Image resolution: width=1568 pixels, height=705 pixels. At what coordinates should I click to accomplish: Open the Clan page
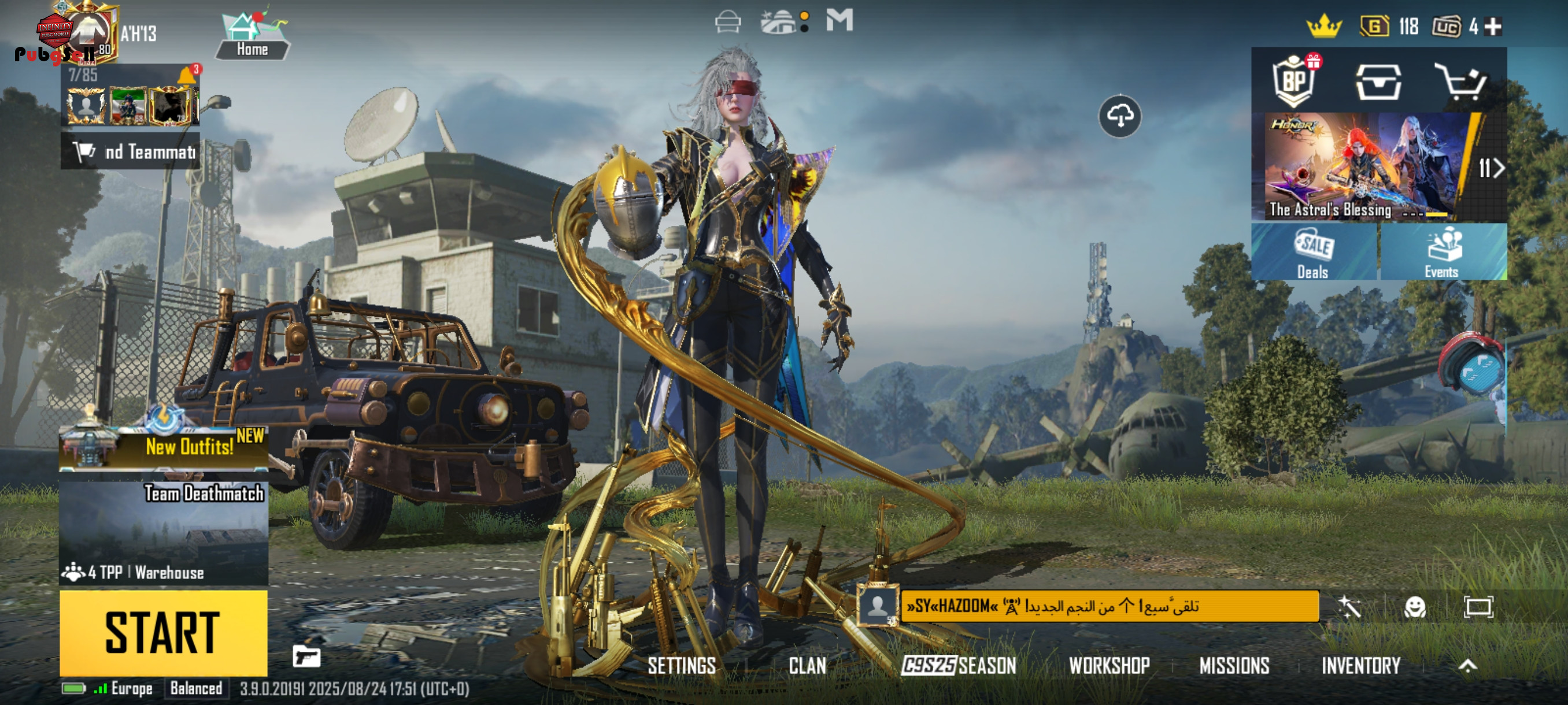[807, 666]
